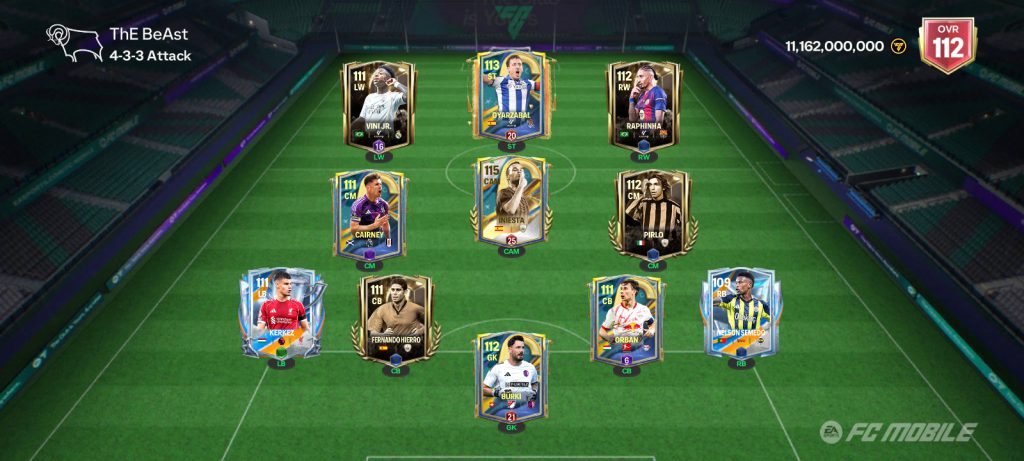Select the Vini Jr. left wing card
1024x461 pixels.
pyautogui.click(x=378, y=105)
